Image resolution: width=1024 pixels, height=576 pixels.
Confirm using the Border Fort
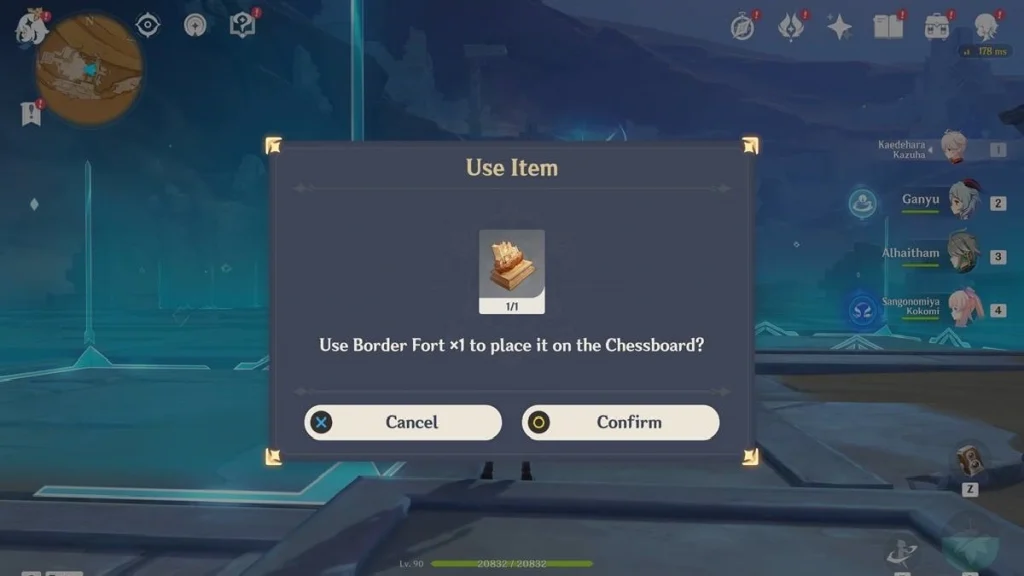coord(620,422)
